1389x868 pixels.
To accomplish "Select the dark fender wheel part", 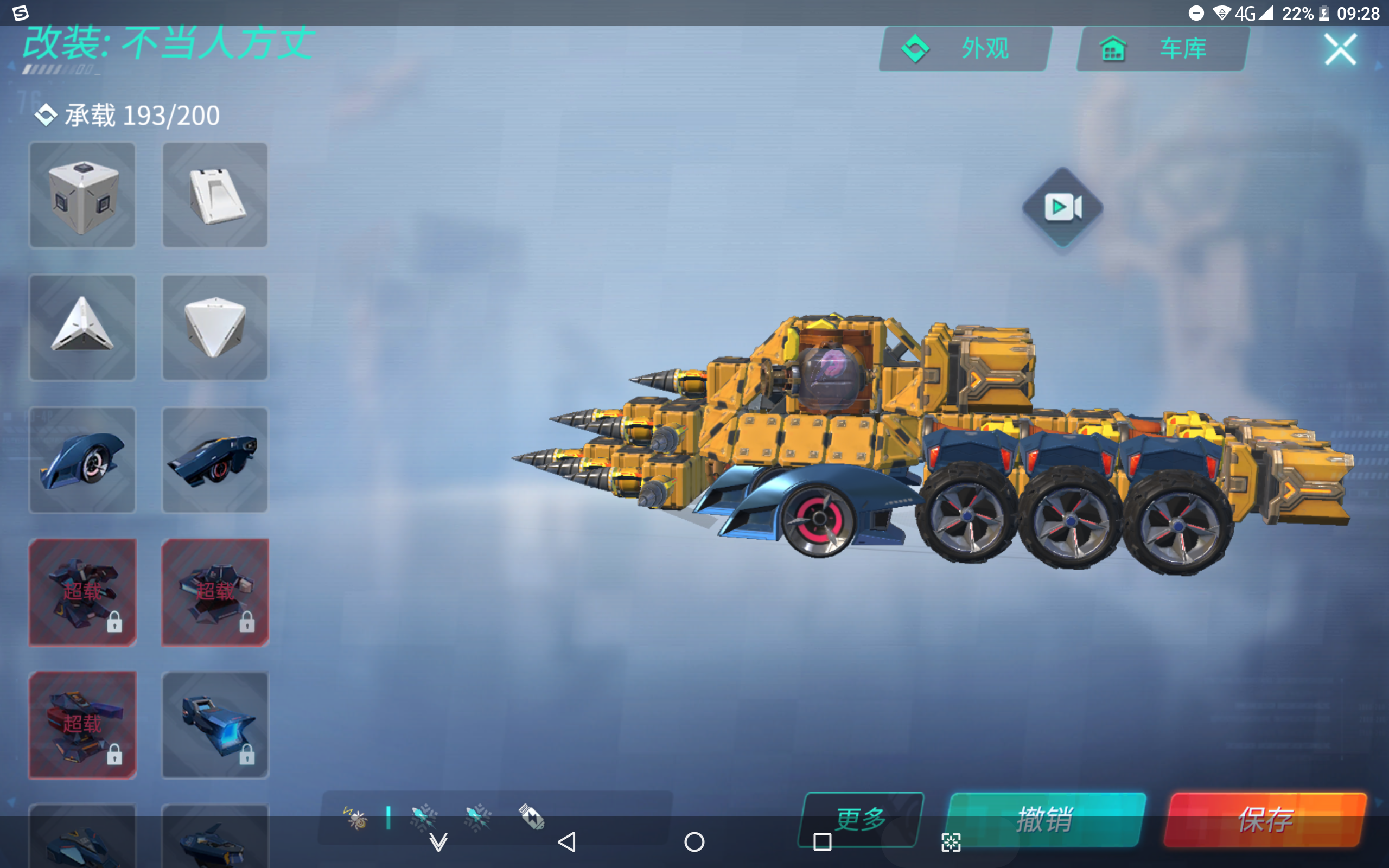I will [x=215, y=459].
